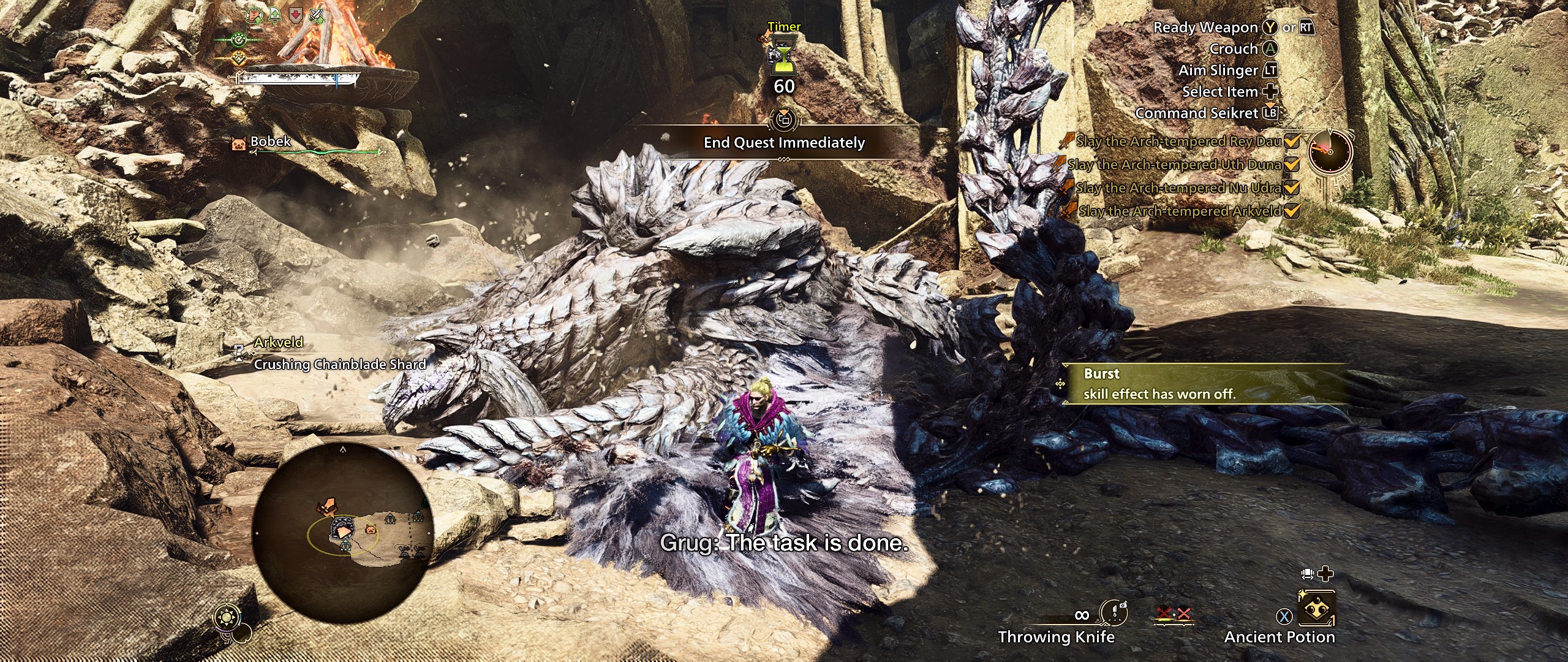Click the orange quest target marker on minimap
This screenshot has width=1568, height=662.
pyautogui.click(x=327, y=506)
